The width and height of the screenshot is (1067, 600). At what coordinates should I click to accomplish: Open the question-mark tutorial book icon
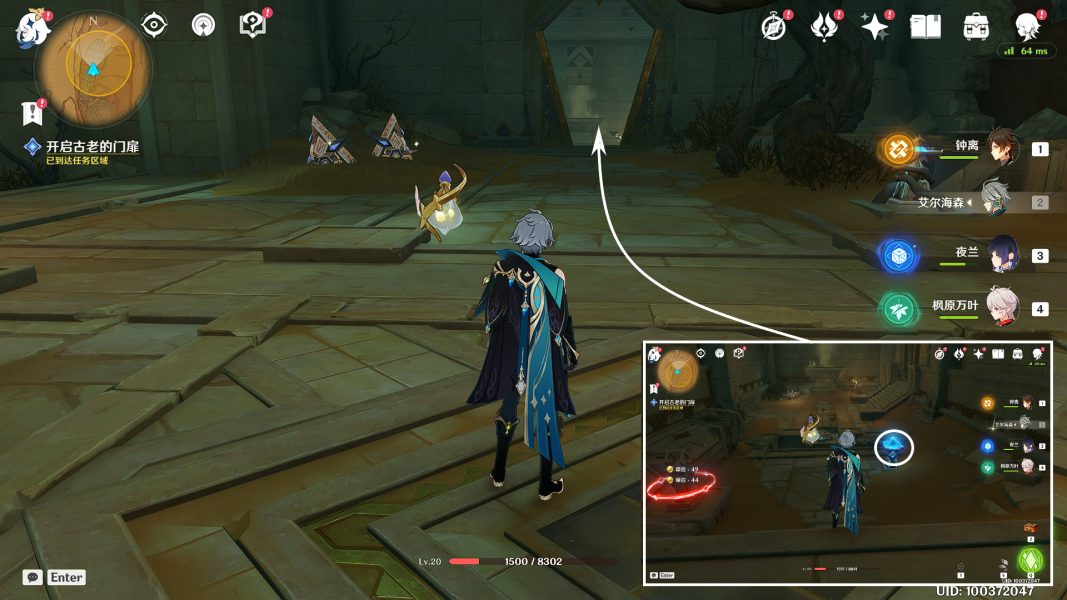pyautogui.click(x=252, y=25)
